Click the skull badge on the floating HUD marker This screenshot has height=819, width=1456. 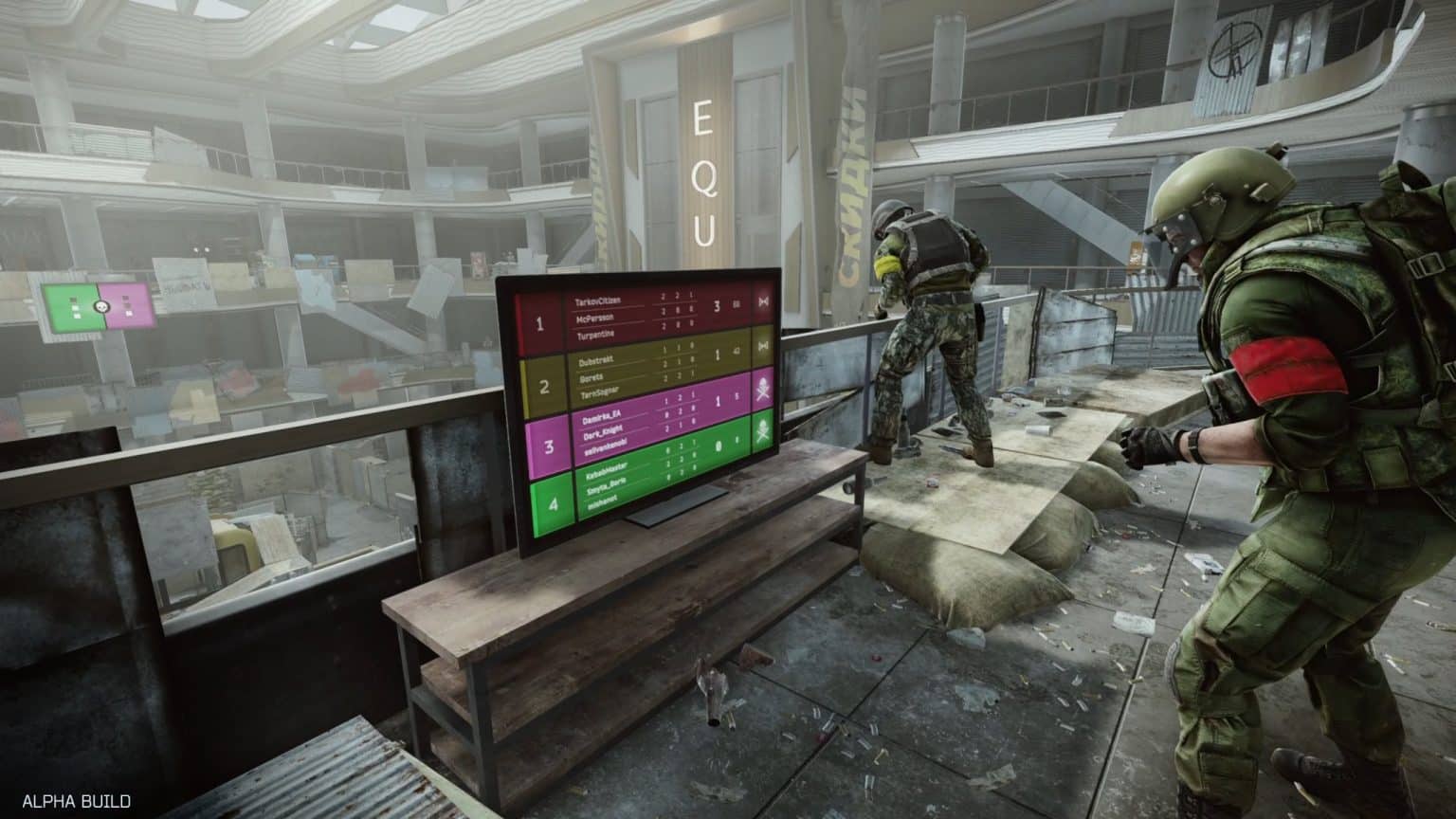[x=101, y=306]
